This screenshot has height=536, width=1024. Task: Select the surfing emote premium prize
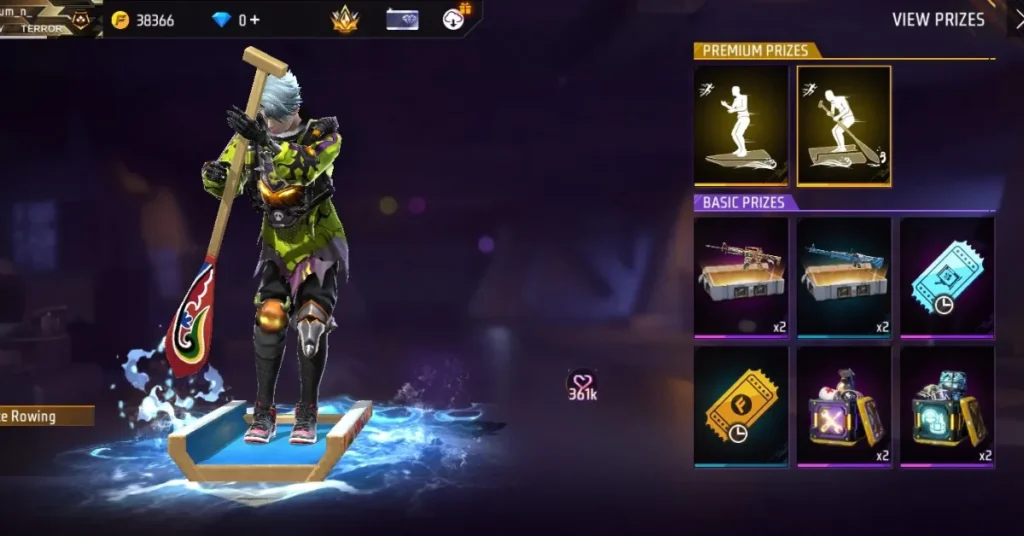[741, 126]
